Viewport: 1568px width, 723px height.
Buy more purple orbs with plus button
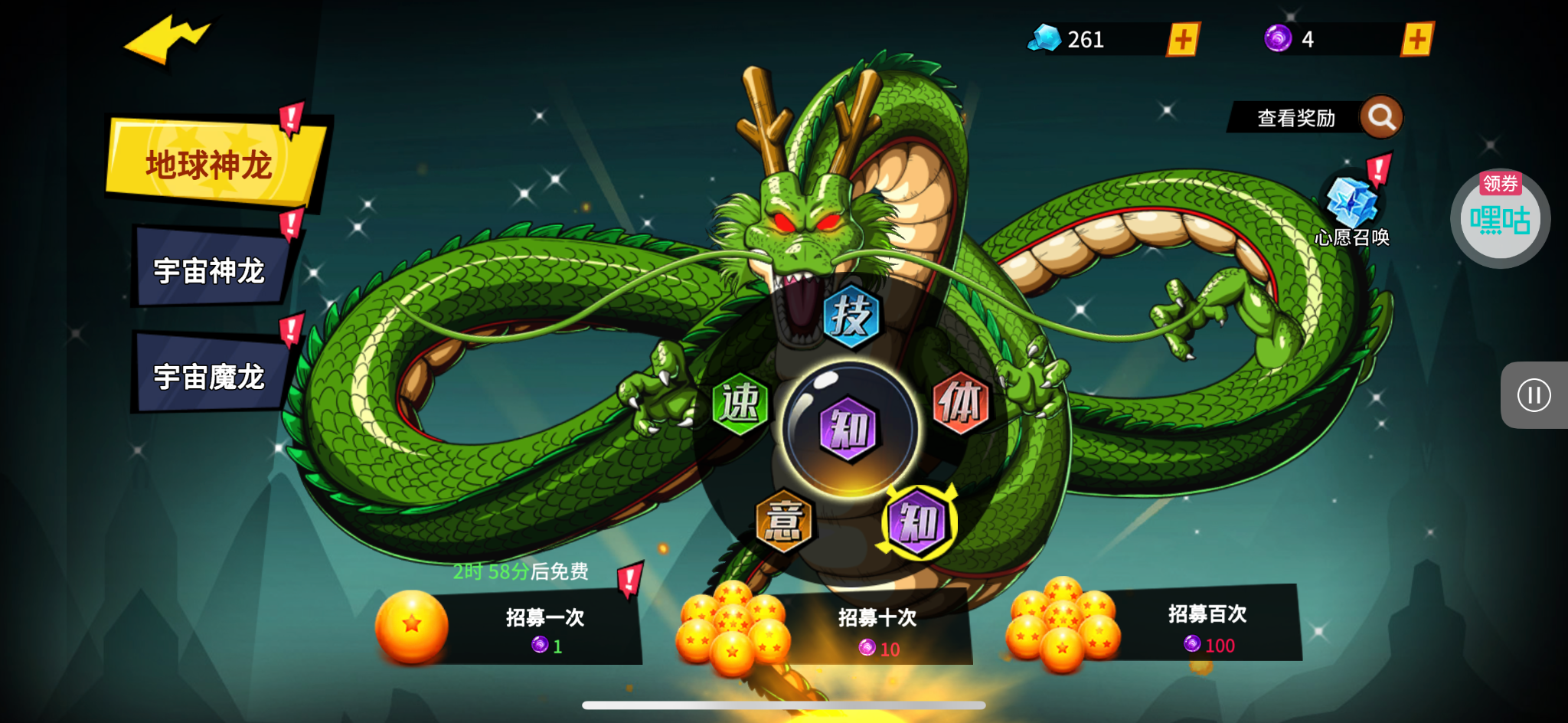pos(1417,39)
